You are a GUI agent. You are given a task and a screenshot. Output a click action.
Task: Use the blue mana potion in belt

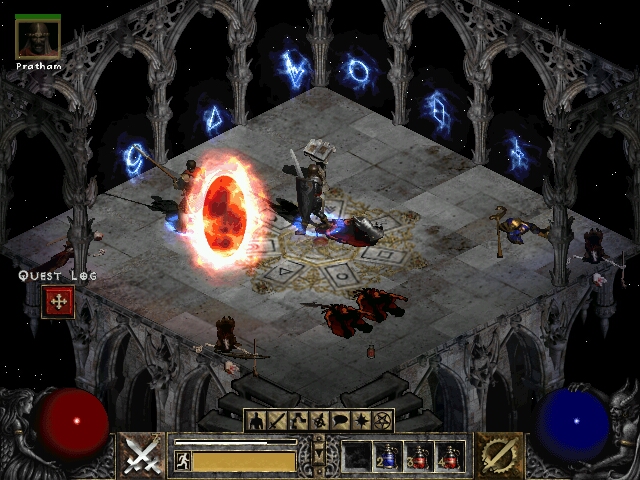(388, 456)
